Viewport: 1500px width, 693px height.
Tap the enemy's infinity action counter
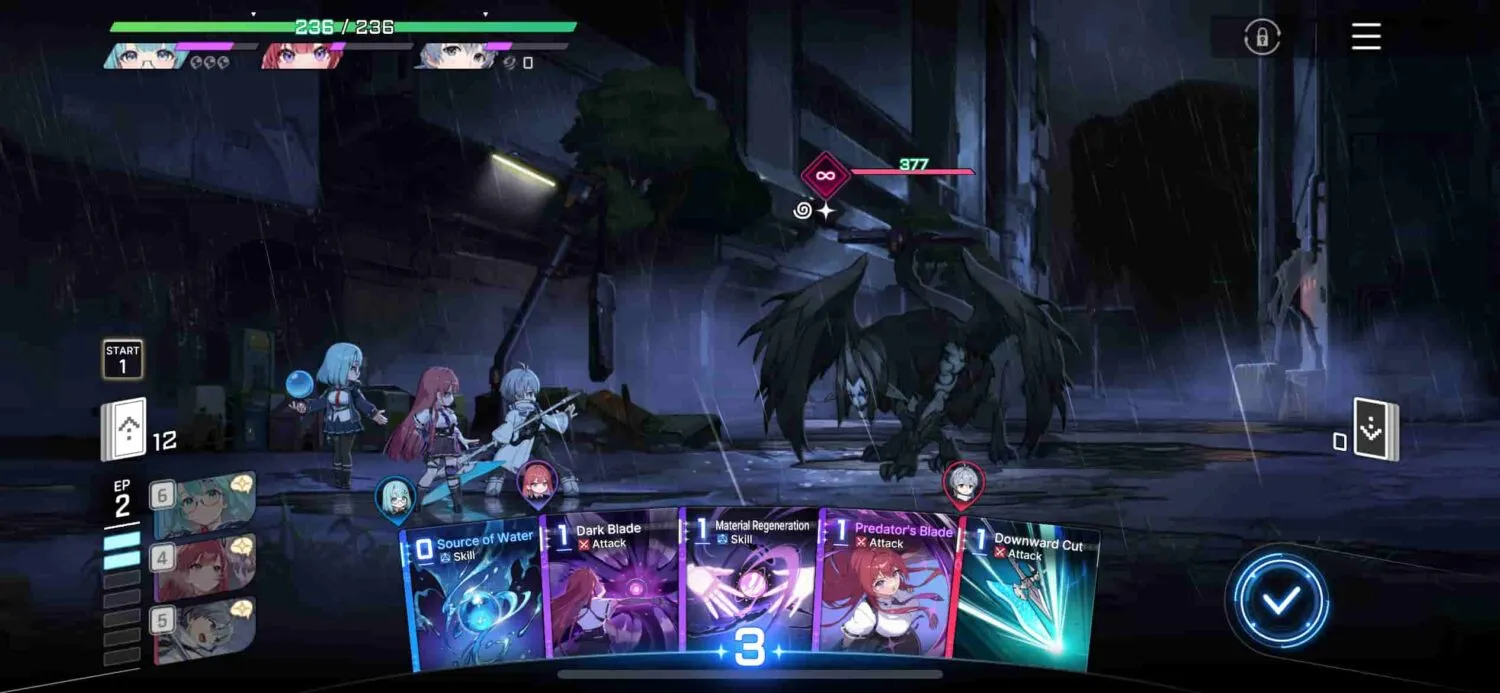(x=825, y=176)
